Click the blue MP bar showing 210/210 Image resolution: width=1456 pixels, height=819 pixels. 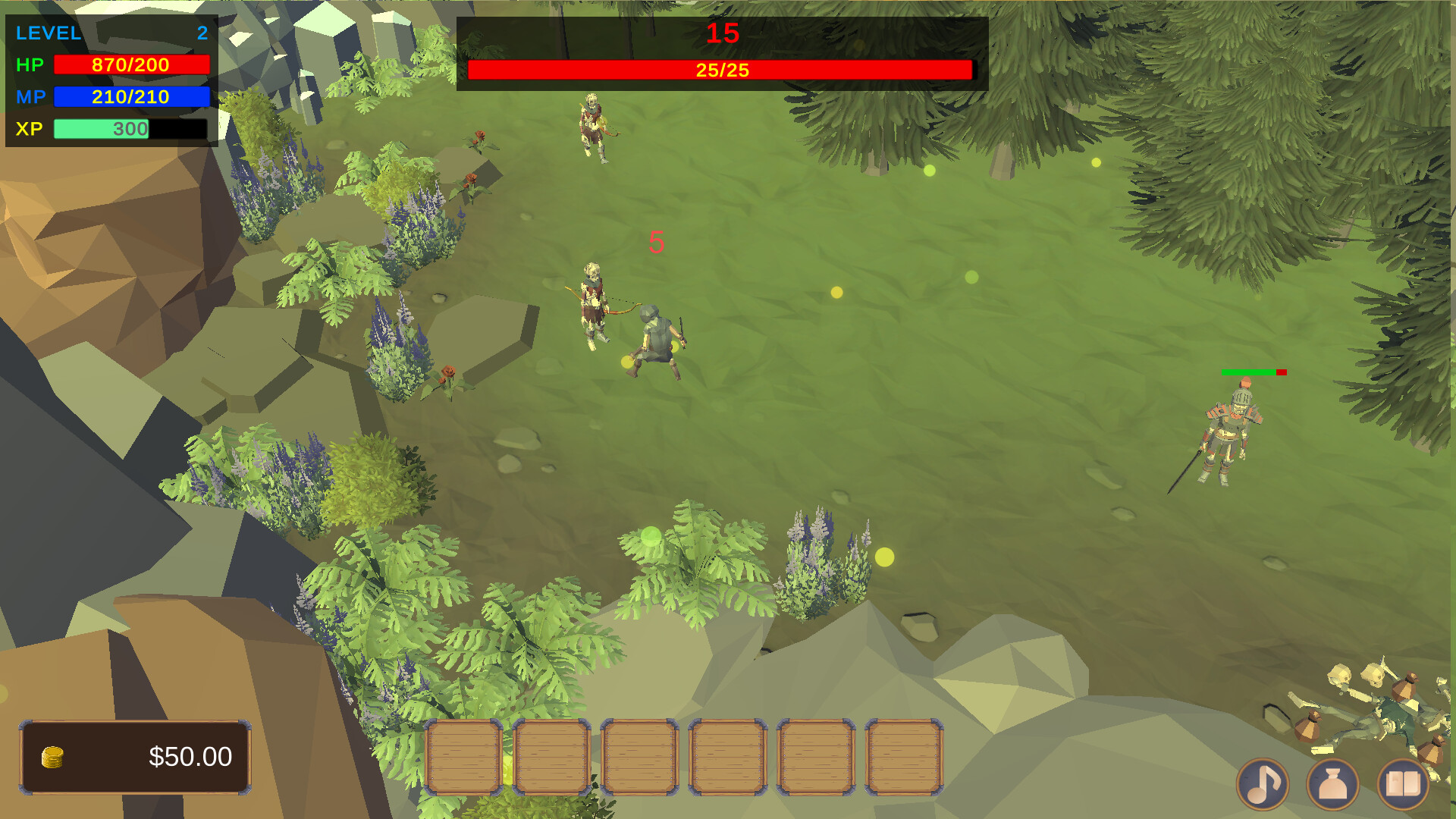(x=130, y=96)
